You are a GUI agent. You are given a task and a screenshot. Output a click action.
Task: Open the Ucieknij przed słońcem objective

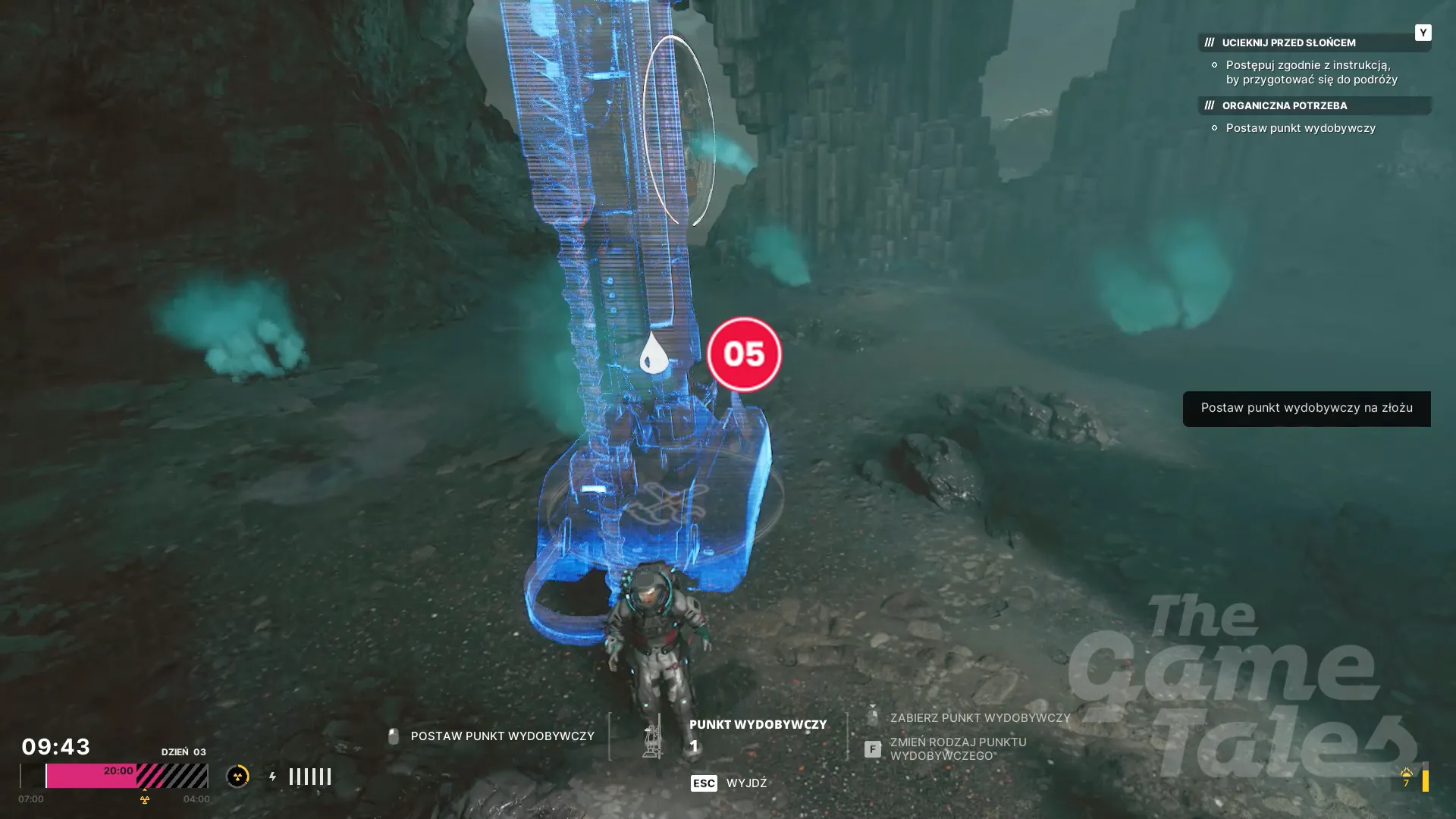1288,43
